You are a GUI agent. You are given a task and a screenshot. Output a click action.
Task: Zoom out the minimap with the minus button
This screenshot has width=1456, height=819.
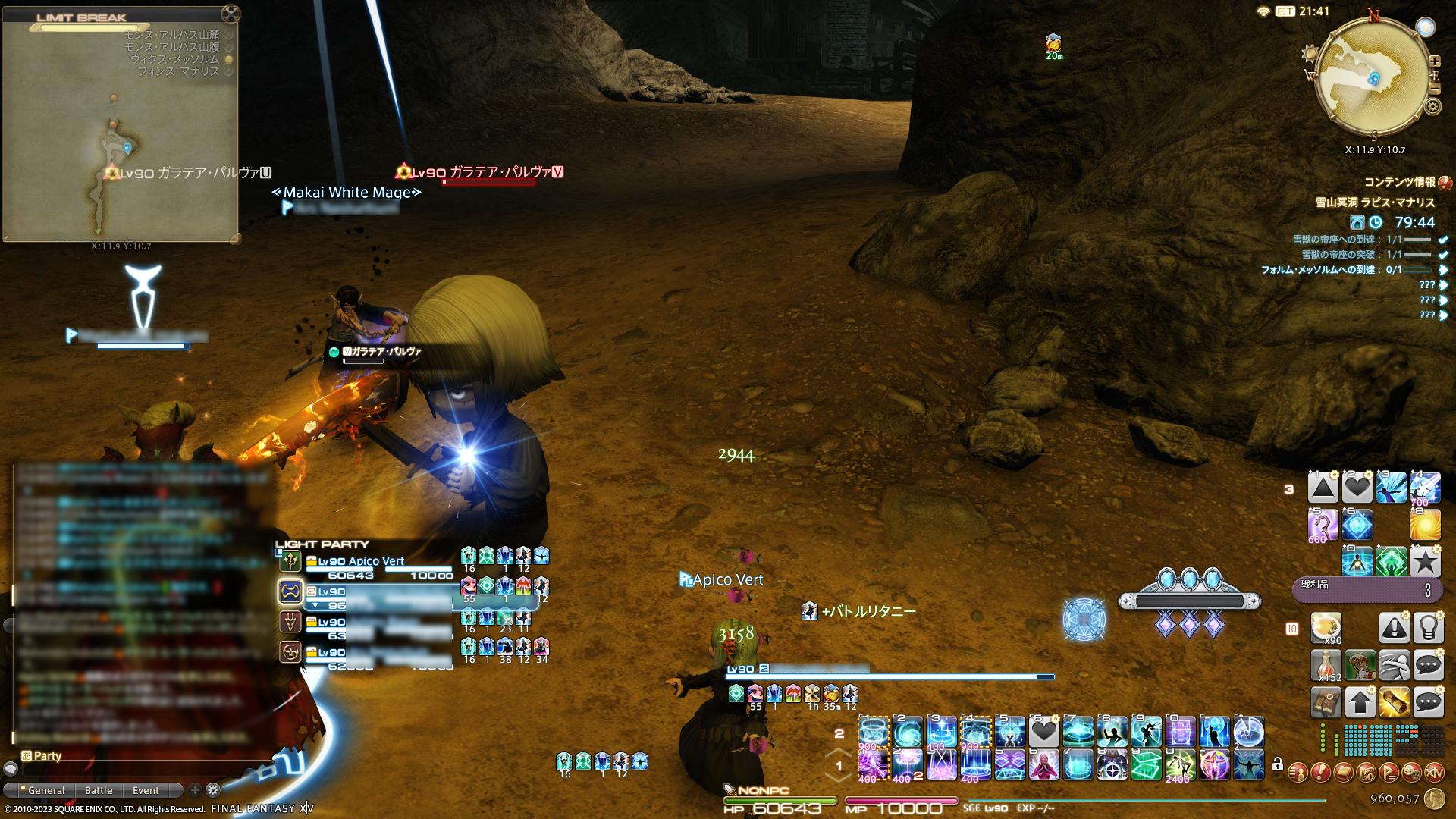(x=1435, y=89)
